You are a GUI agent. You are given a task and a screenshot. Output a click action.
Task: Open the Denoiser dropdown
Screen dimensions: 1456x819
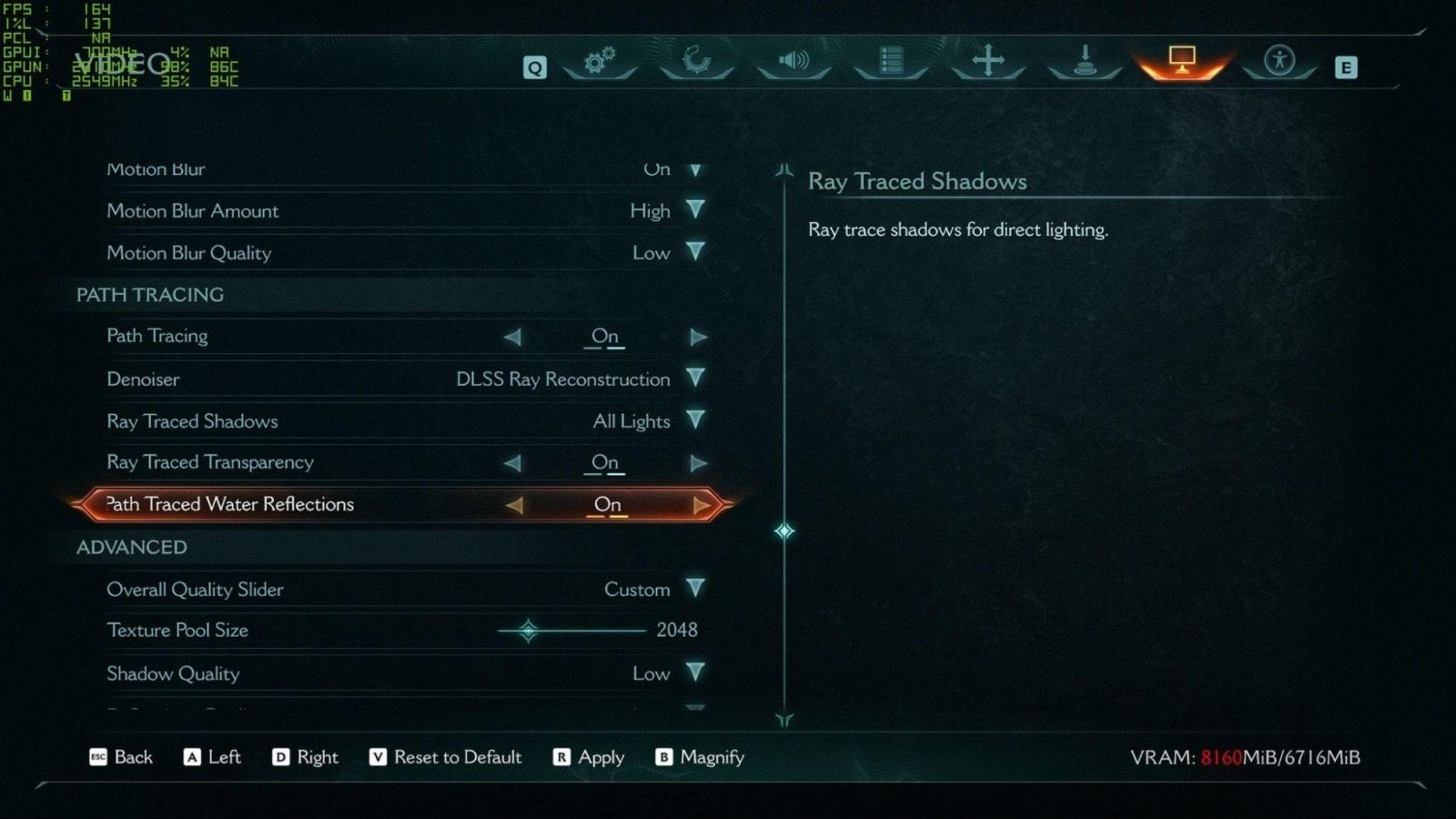(695, 379)
